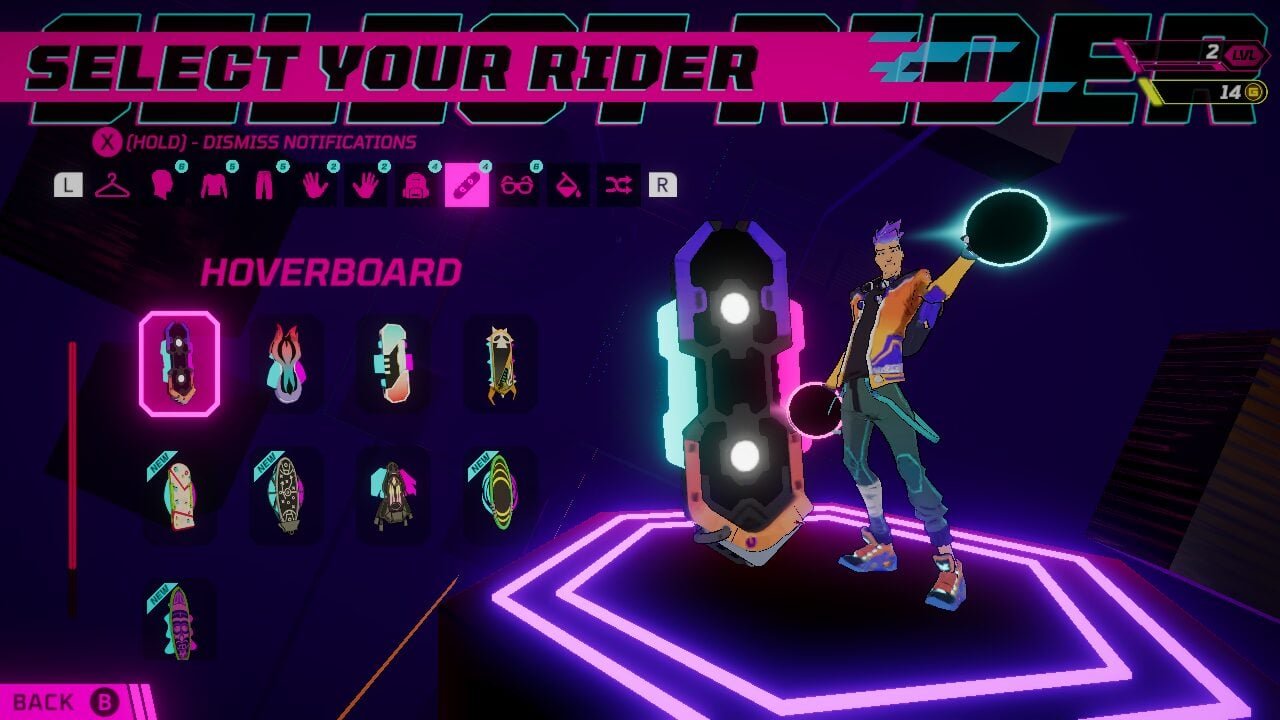Open the paint bucket color tab
The height and width of the screenshot is (720, 1280).
567,185
